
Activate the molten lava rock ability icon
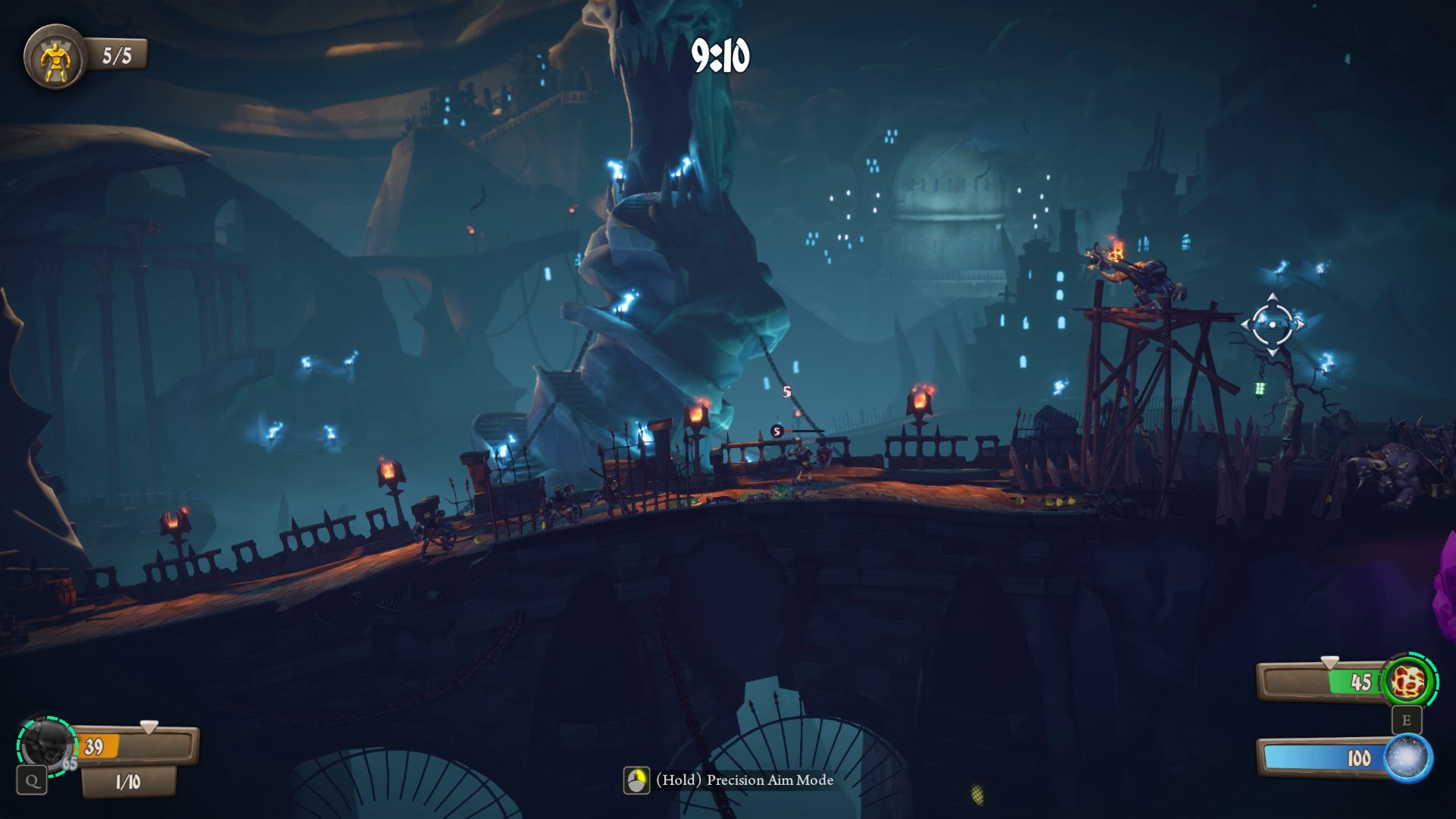pyautogui.click(x=1407, y=682)
